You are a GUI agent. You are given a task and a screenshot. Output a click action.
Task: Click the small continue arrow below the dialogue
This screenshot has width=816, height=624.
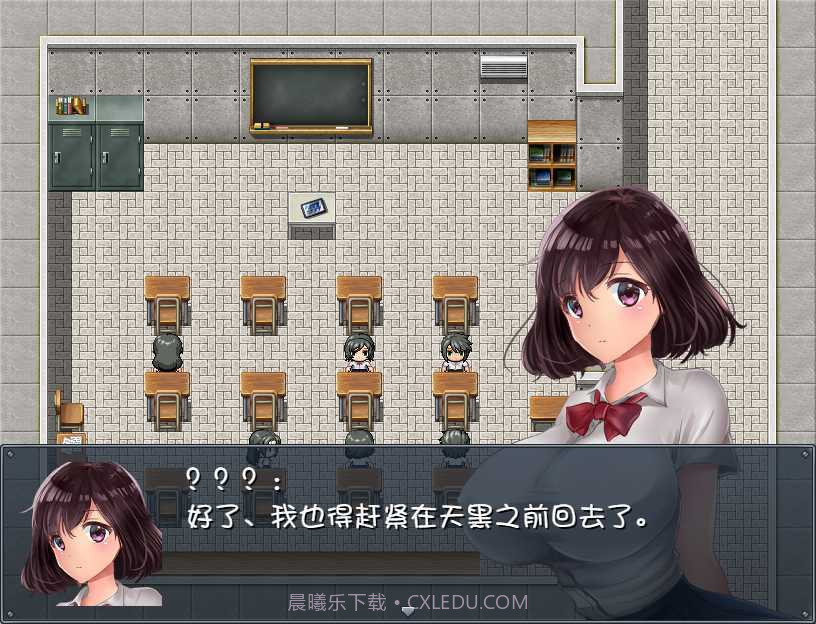click(x=408, y=609)
